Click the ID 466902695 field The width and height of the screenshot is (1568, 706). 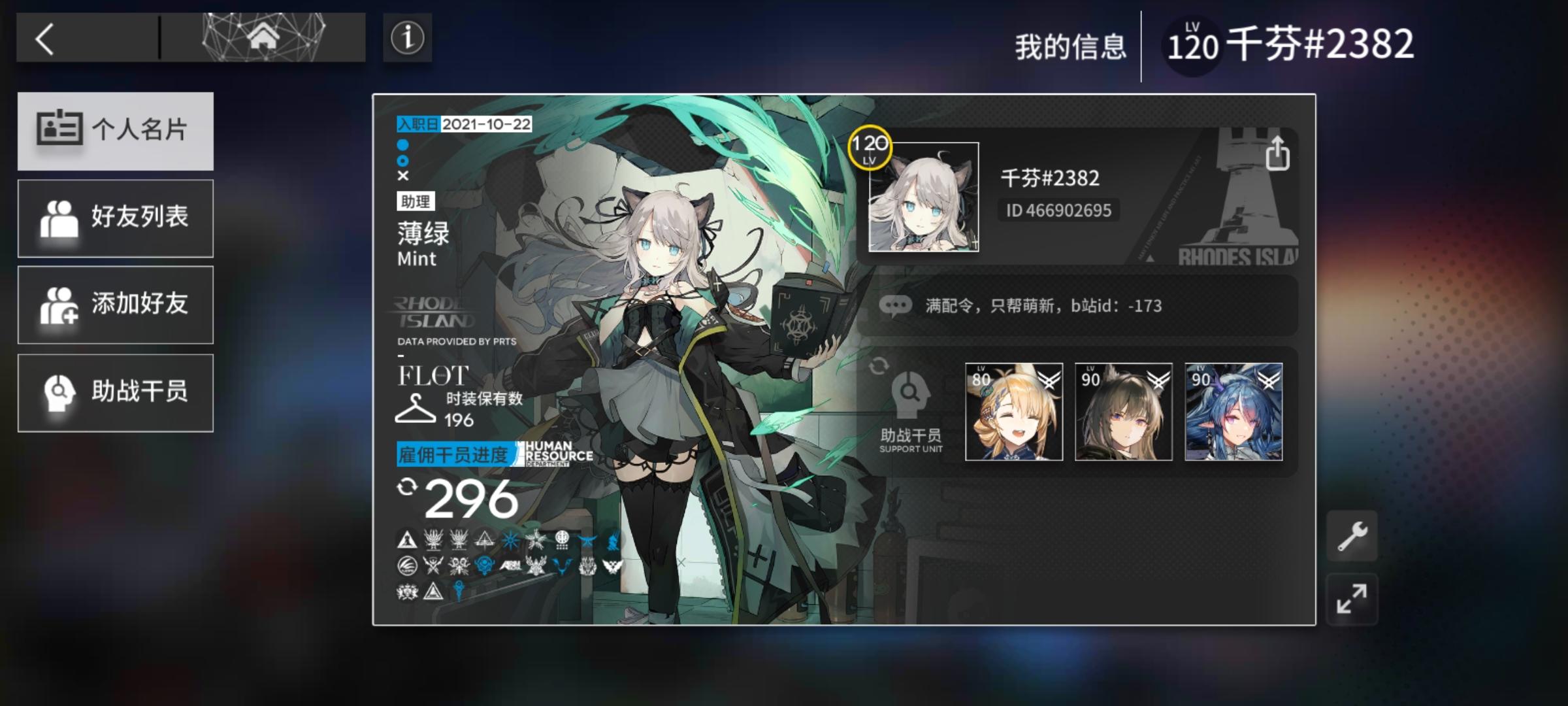click(x=1058, y=210)
